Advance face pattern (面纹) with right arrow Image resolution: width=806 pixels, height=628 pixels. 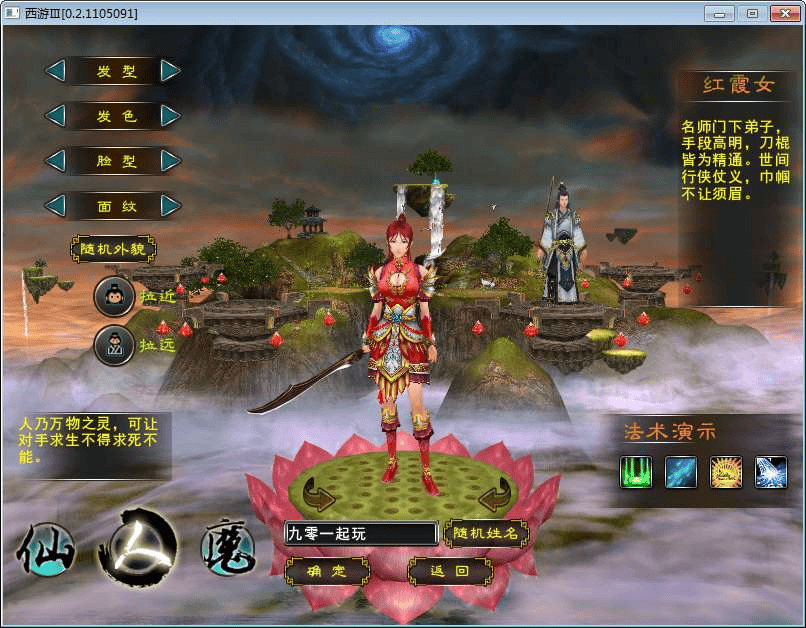tap(171, 206)
